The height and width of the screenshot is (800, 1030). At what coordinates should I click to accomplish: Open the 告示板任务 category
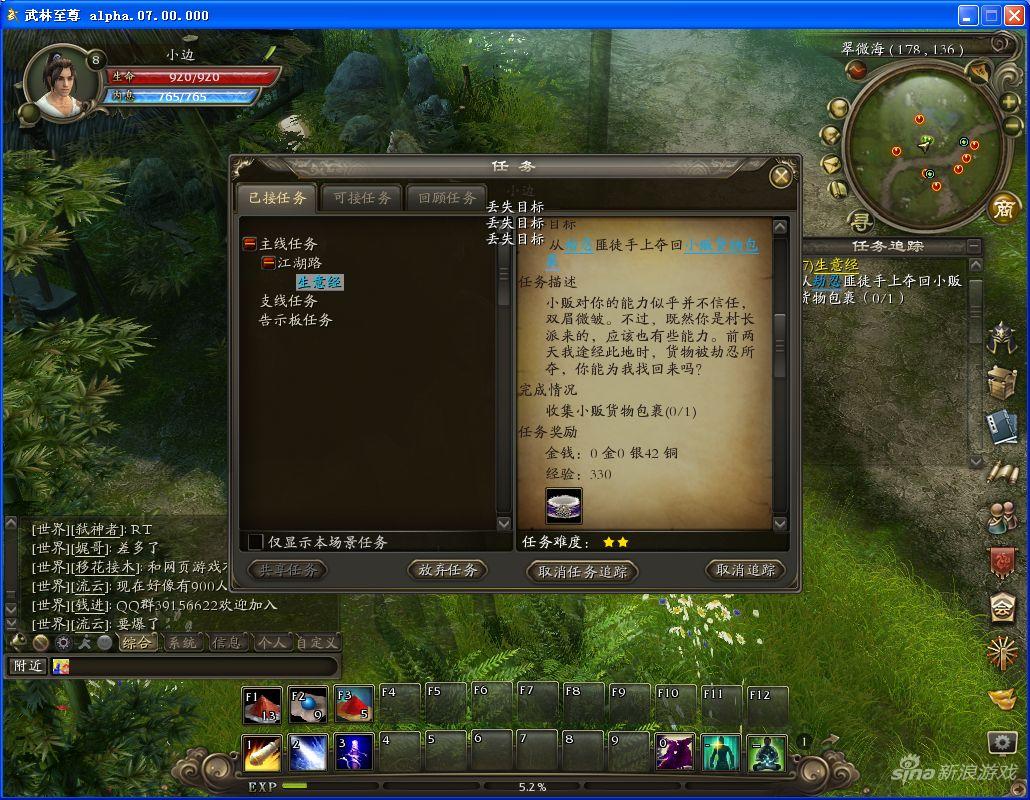pos(295,320)
